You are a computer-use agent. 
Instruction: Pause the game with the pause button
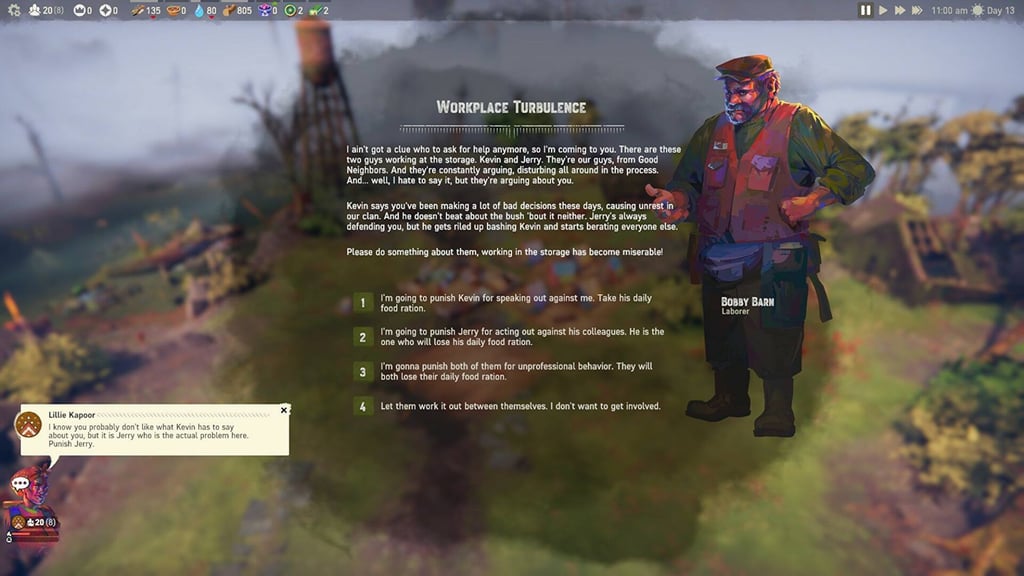(x=865, y=10)
